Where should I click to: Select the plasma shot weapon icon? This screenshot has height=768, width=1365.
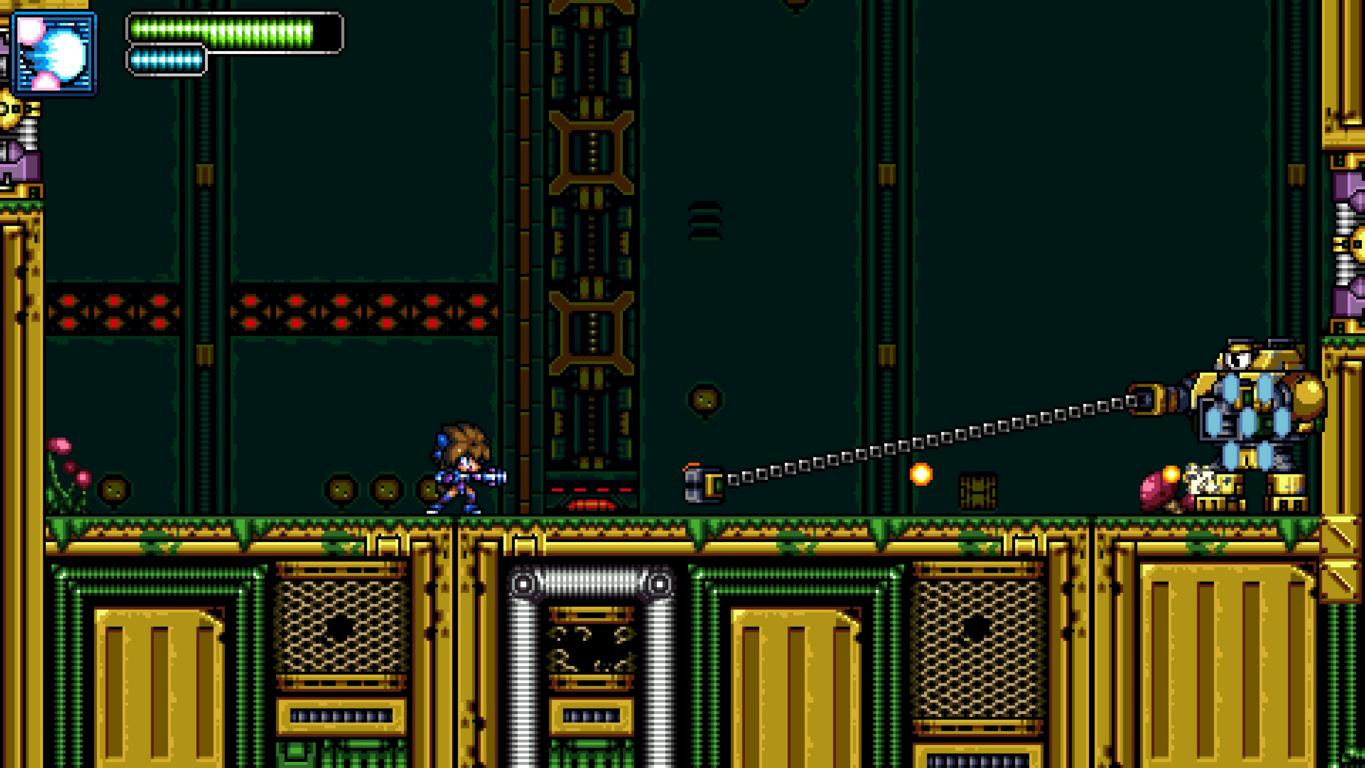click(55, 54)
